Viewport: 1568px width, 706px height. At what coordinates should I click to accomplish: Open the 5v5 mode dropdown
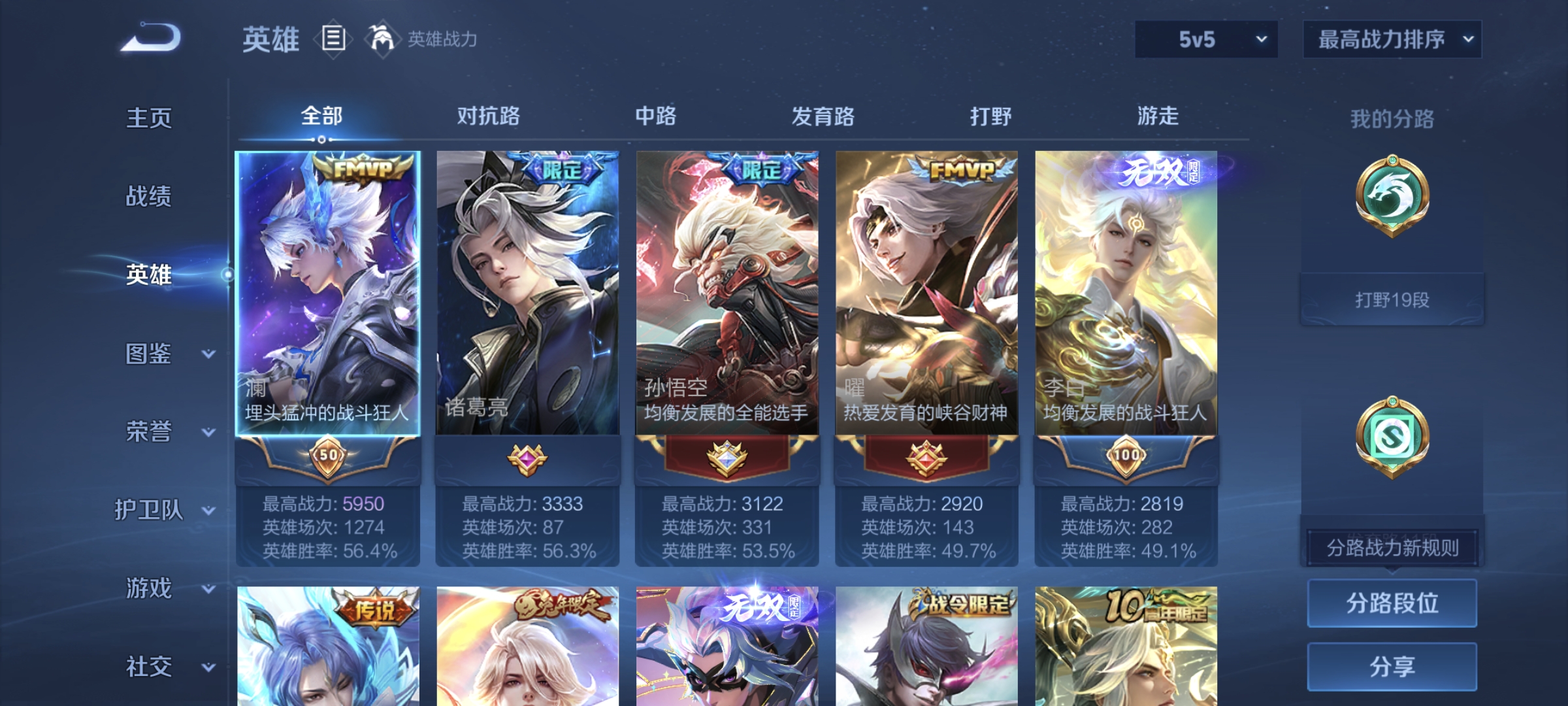click(1205, 39)
